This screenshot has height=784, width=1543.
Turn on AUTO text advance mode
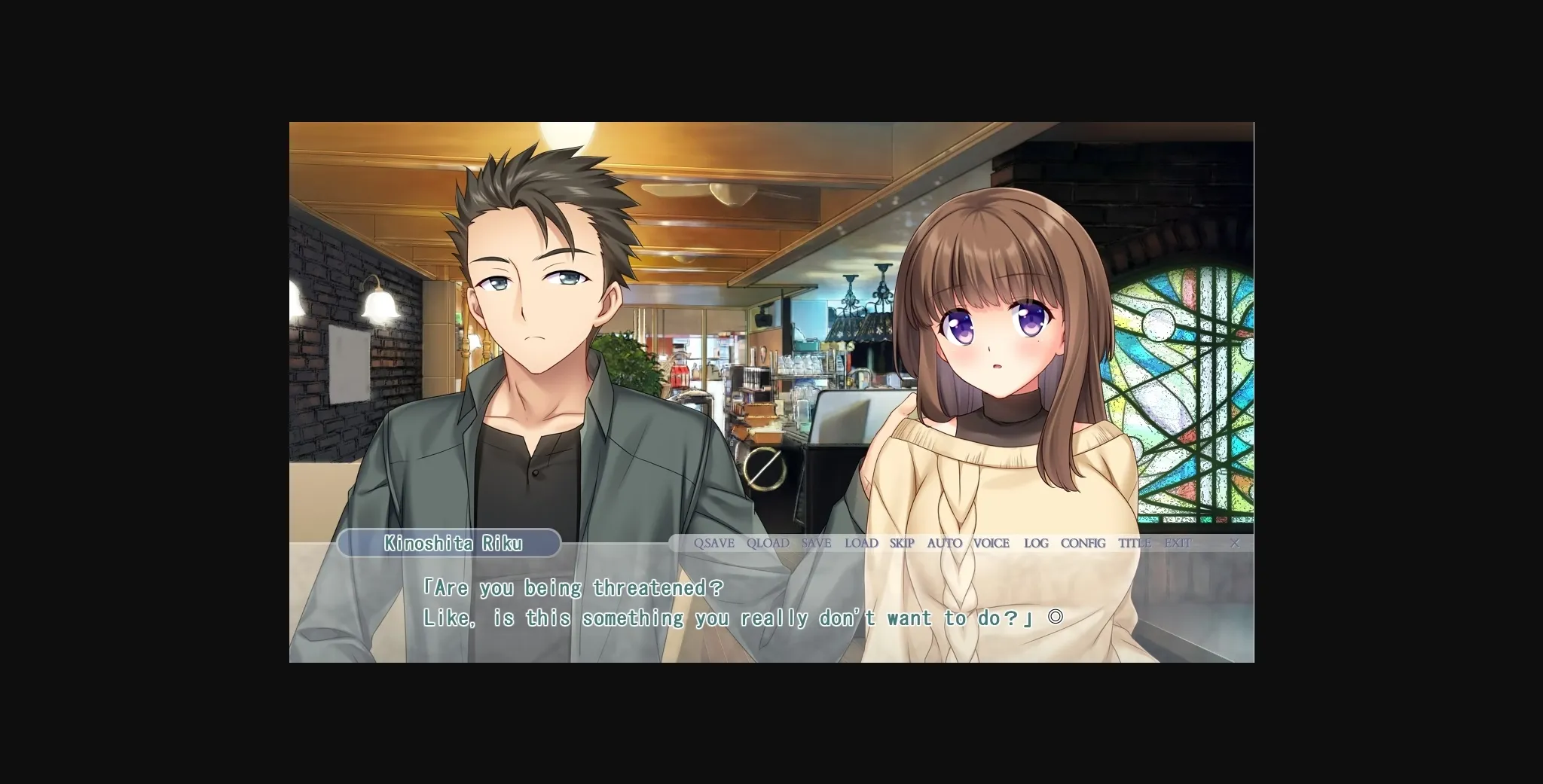tap(944, 543)
